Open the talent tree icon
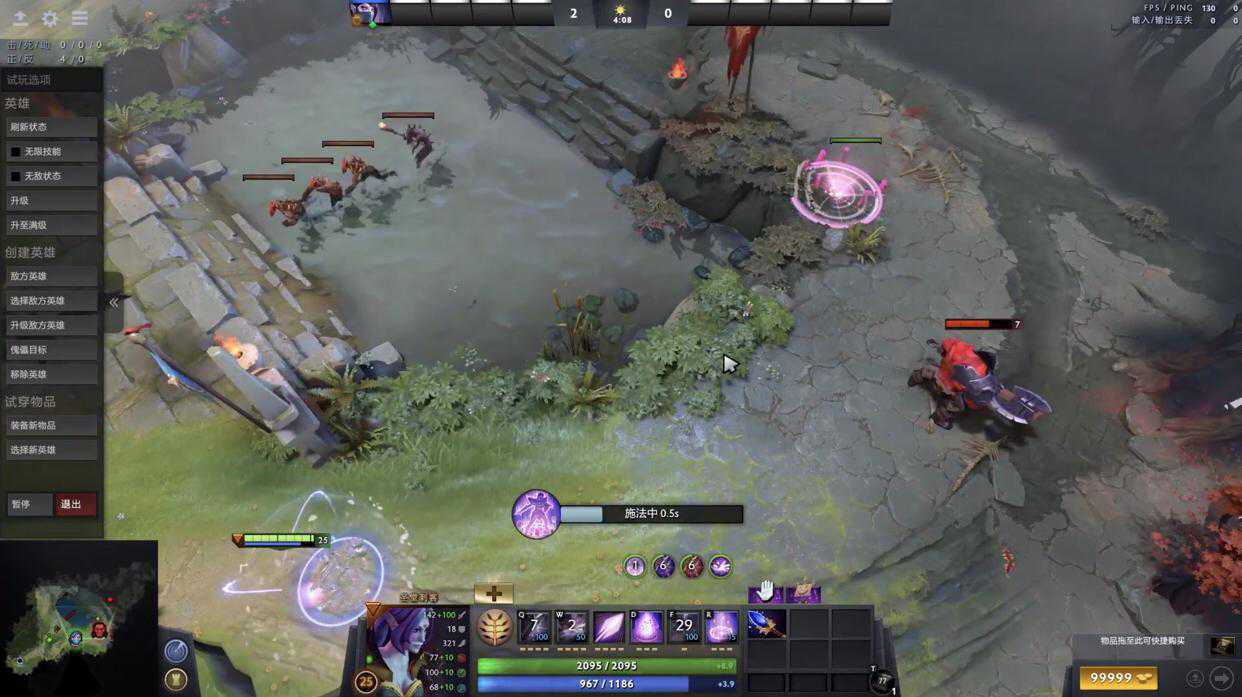This screenshot has height=697, width=1242. coord(494,627)
